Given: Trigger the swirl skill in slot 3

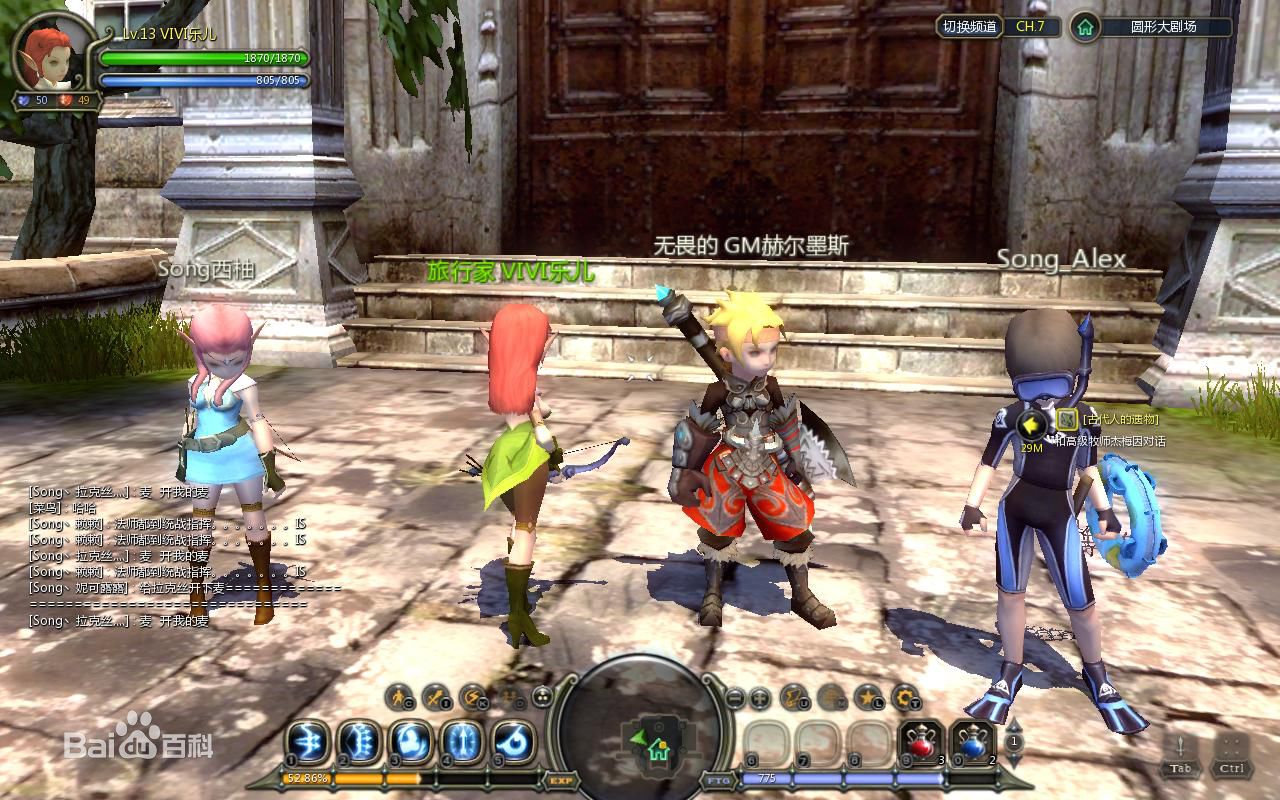Looking at the screenshot, I should point(410,743).
